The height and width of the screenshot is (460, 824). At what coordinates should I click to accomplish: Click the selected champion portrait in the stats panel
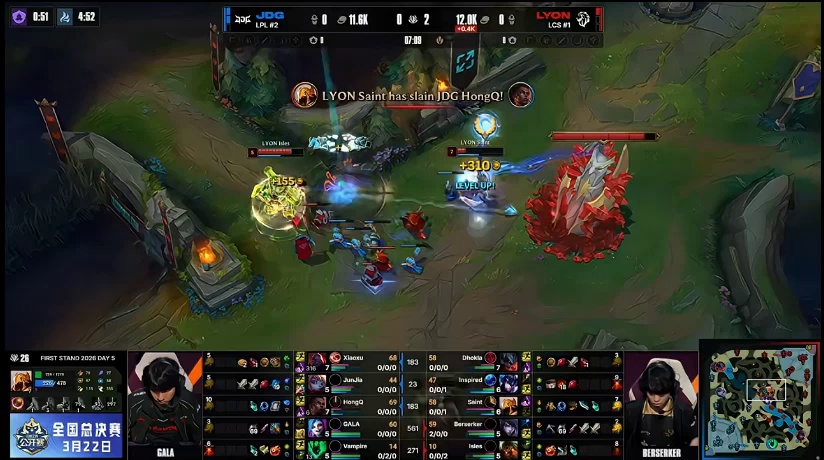(20, 381)
